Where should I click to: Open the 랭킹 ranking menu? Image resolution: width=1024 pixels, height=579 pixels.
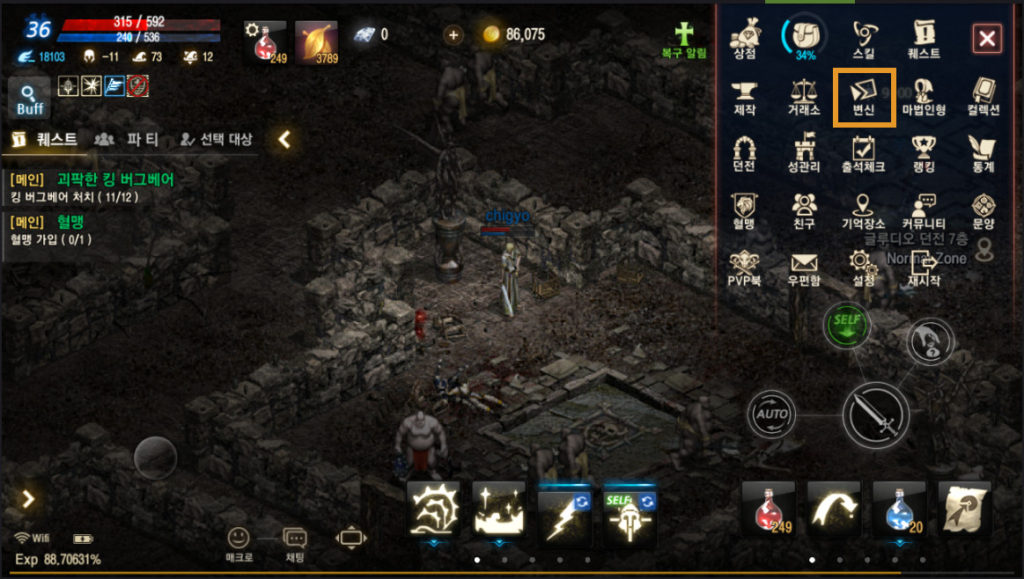[924, 153]
